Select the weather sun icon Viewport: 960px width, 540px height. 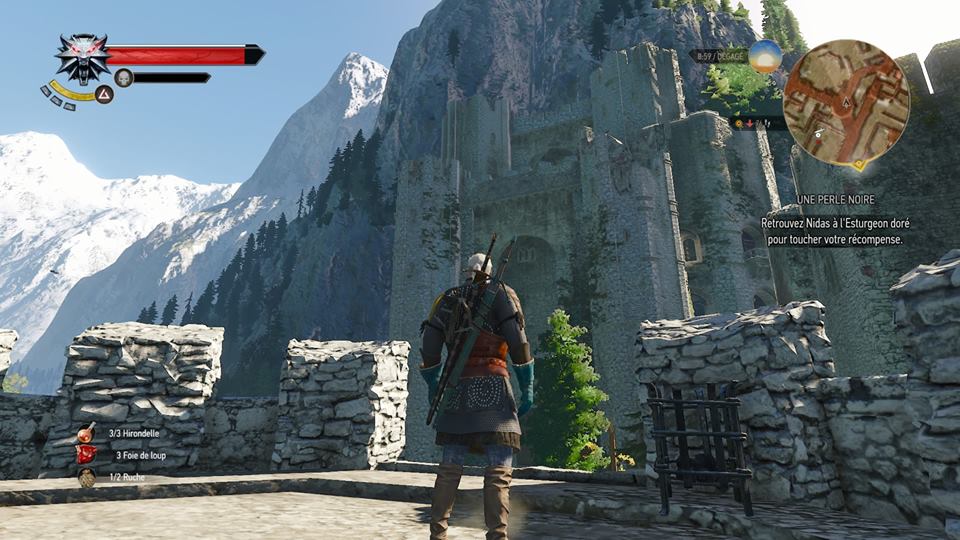[766, 56]
